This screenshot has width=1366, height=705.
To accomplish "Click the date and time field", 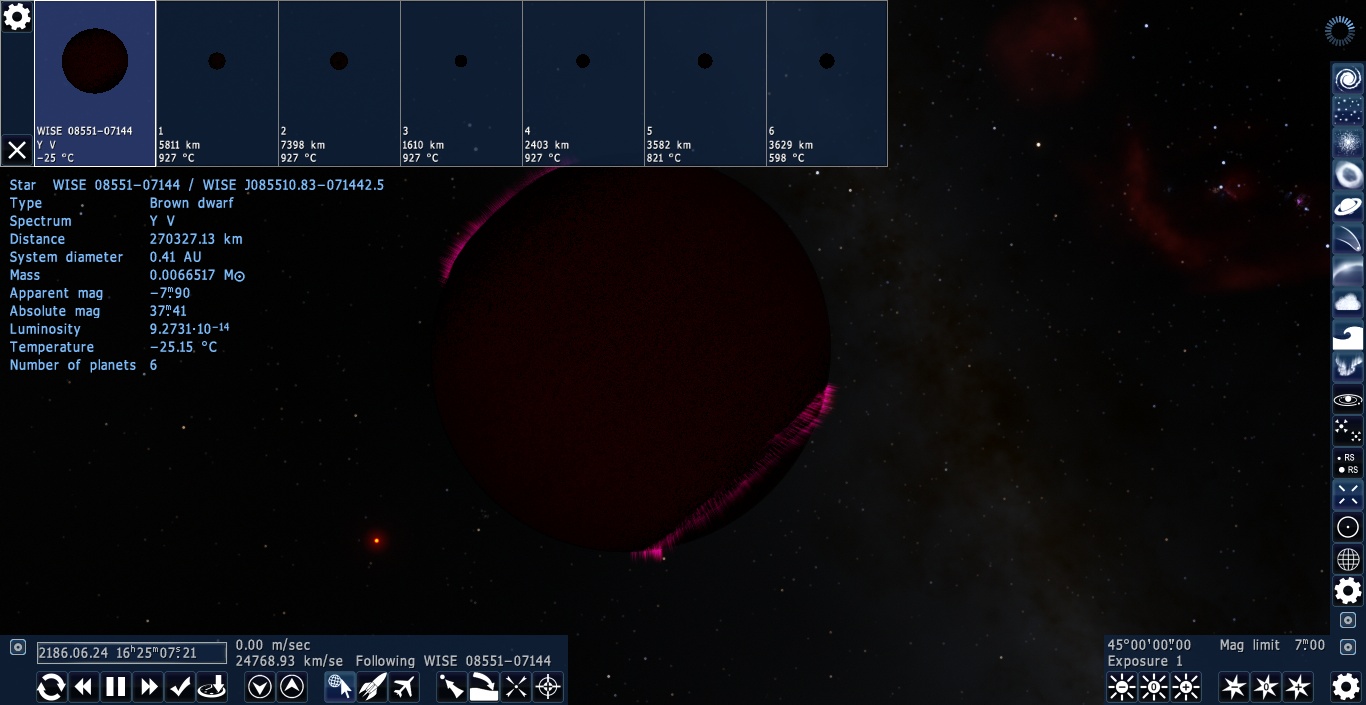I will [132, 653].
